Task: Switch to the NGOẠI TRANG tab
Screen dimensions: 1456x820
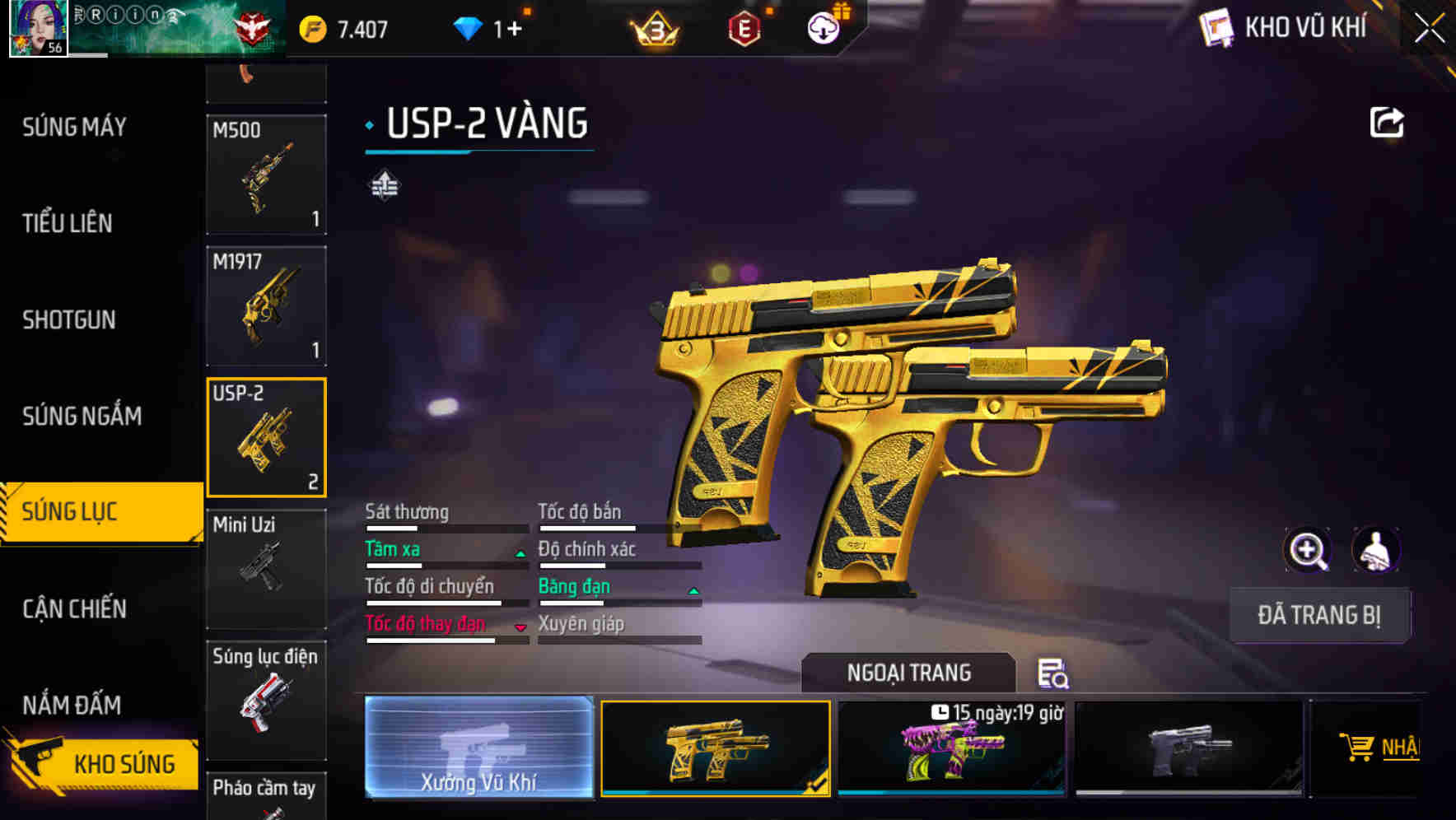Action: pos(908,672)
